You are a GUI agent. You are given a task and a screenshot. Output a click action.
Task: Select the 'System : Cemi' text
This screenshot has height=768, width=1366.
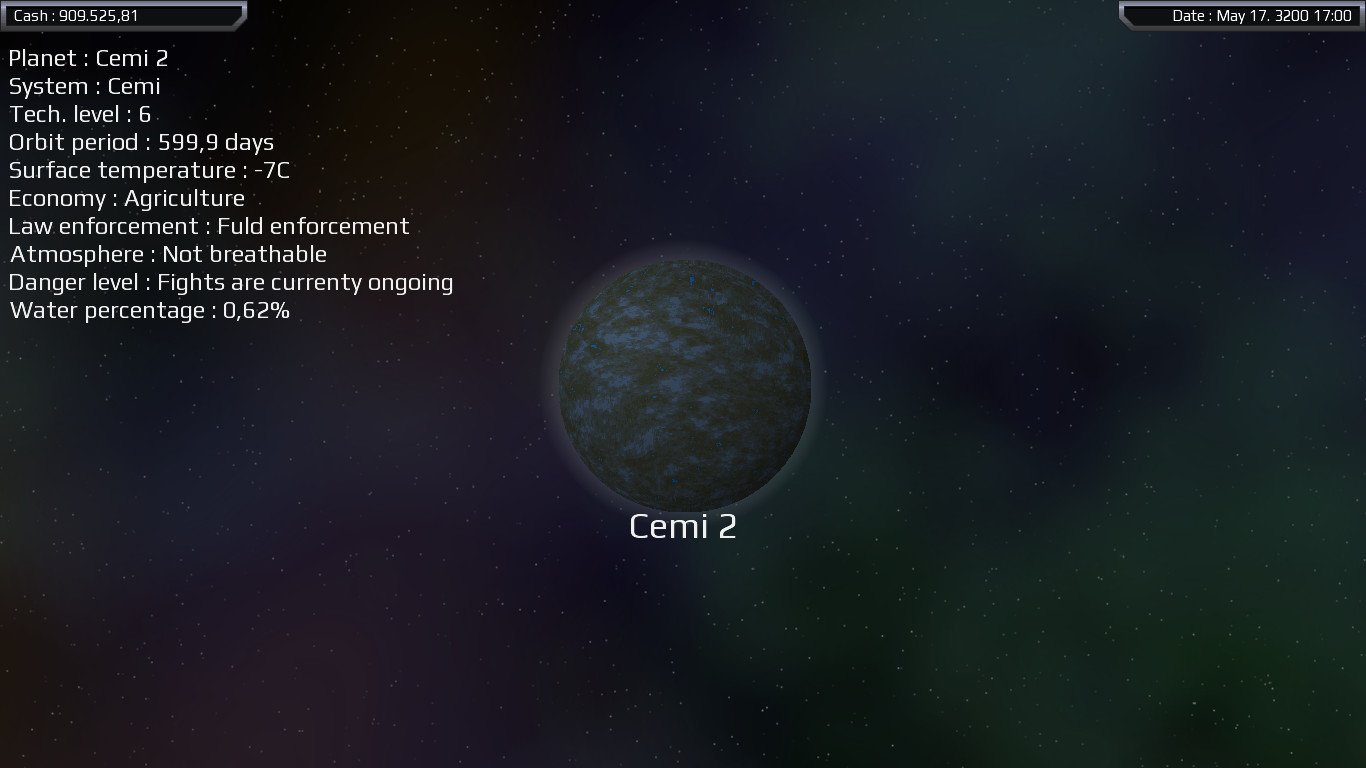click(x=83, y=86)
